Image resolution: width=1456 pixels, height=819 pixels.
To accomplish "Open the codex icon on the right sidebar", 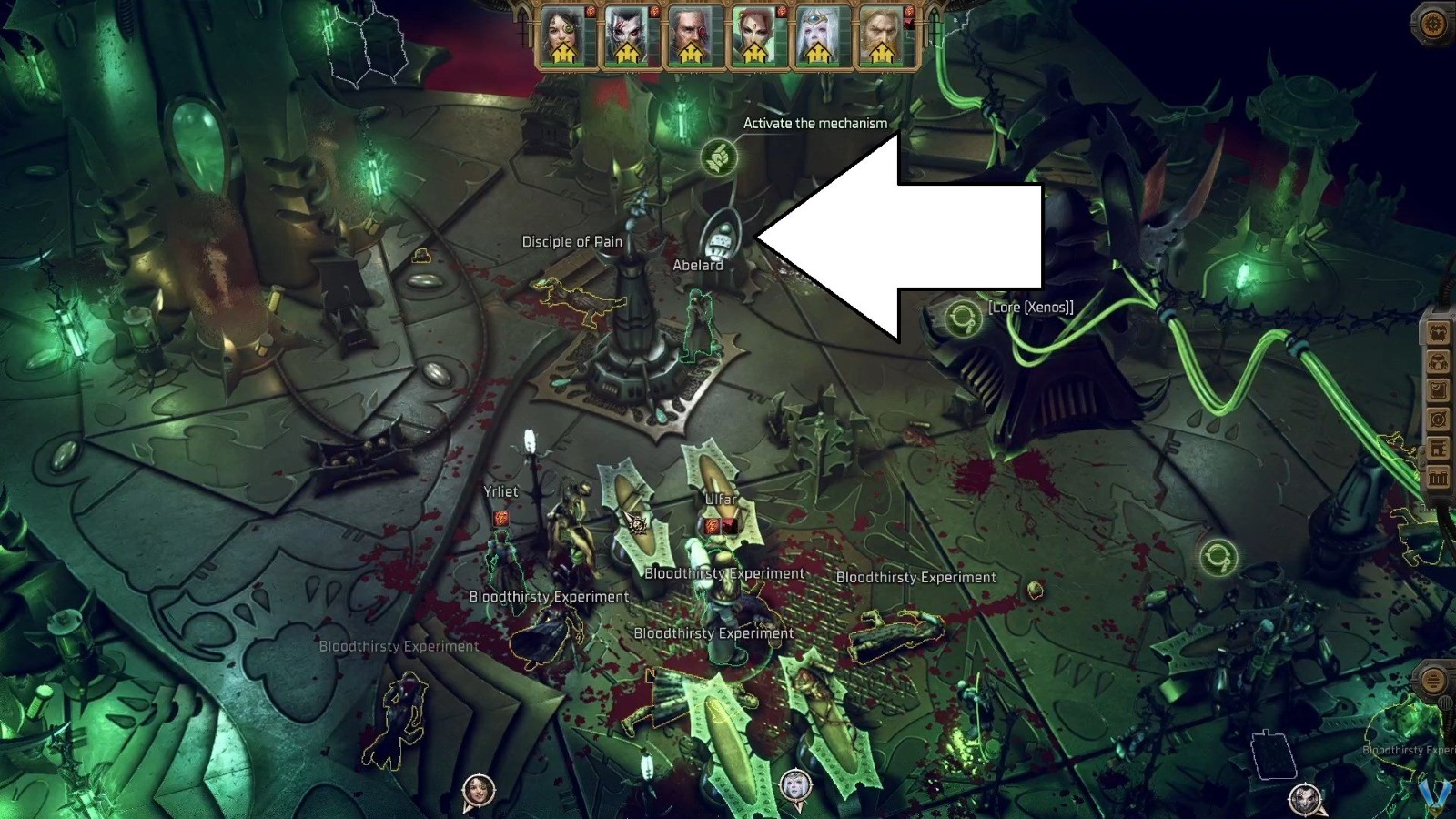I will 1441,446.
